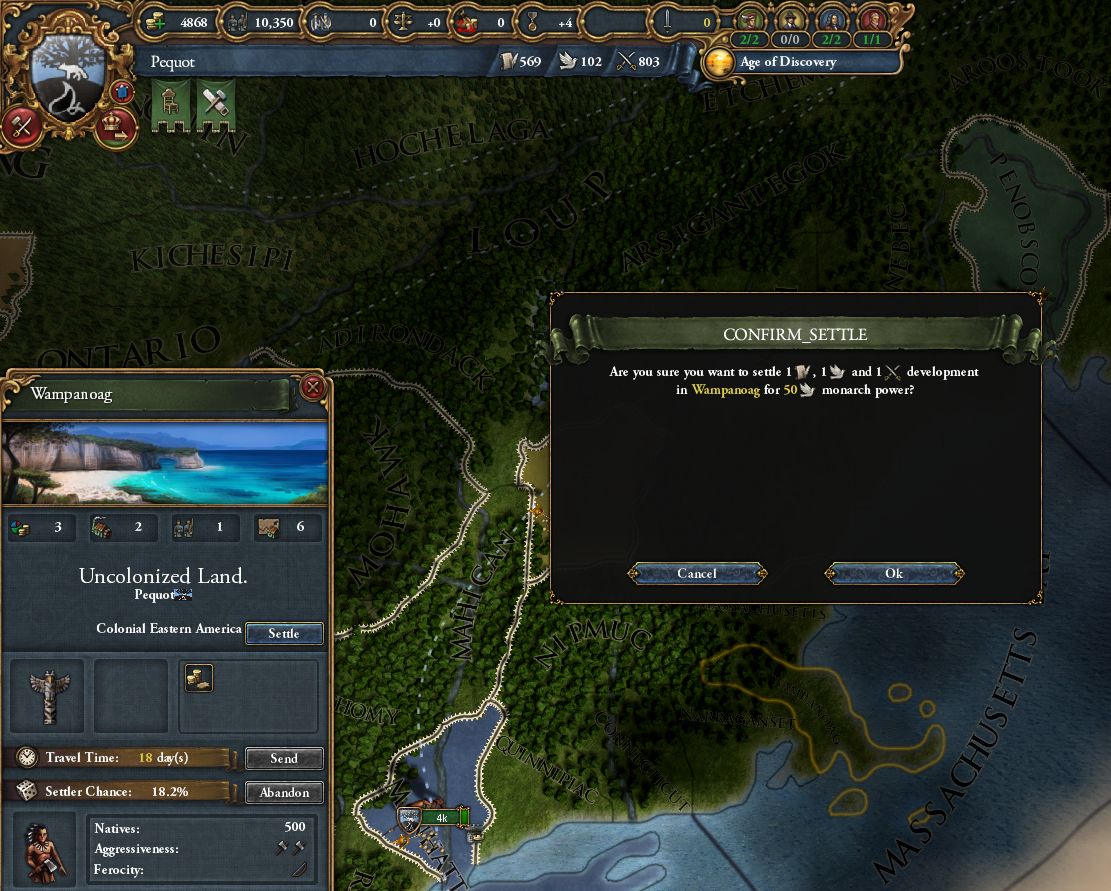
Task: Send a colonist with the Send button
Action: [284, 758]
